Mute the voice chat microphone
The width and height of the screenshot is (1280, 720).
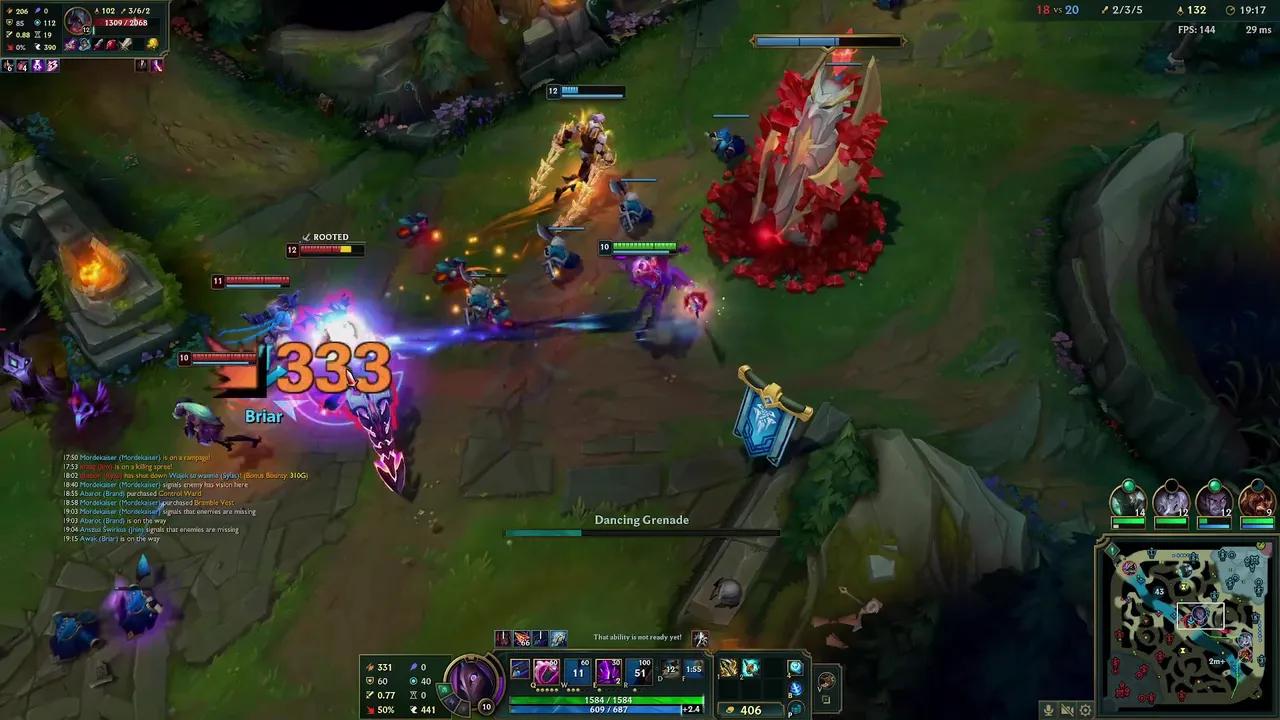tap(1049, 710)
